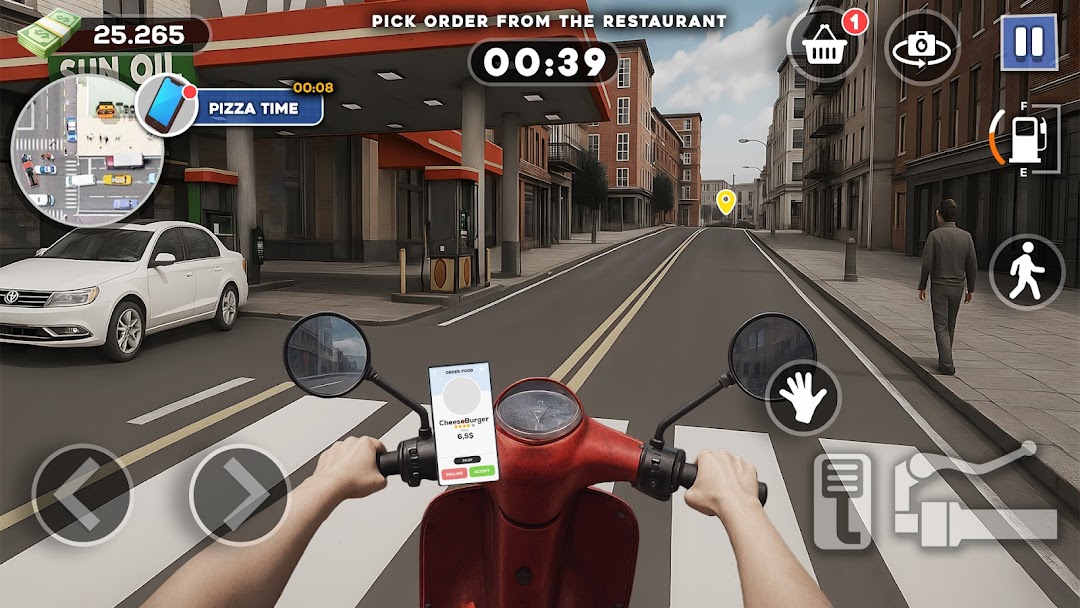Pause the game
The width and height of the screenshot is (1080, 608).
(1029, 42)
